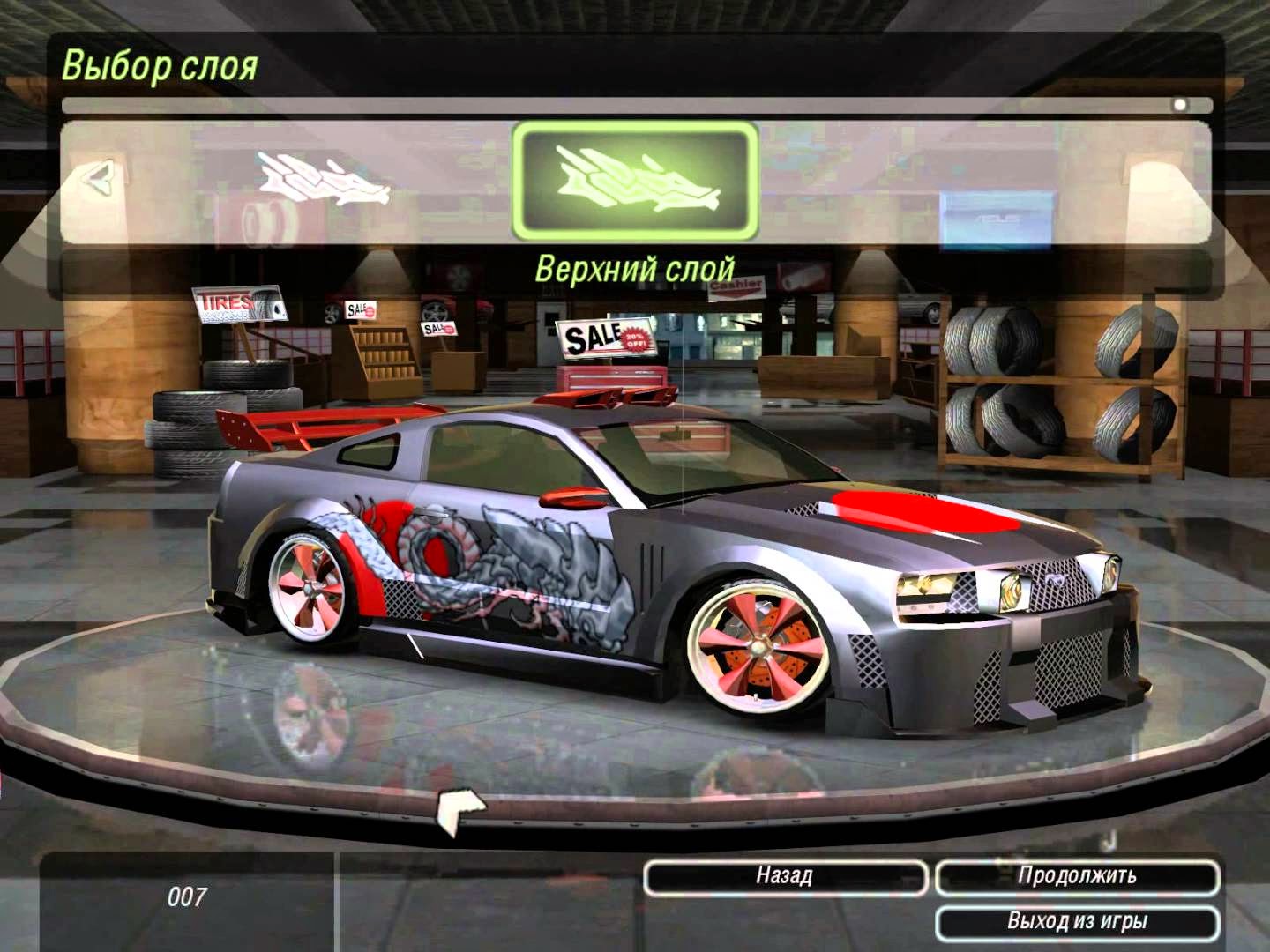Click the Выбор слоя title bar
Screen dimensions: 1270x952
(159, 64)
